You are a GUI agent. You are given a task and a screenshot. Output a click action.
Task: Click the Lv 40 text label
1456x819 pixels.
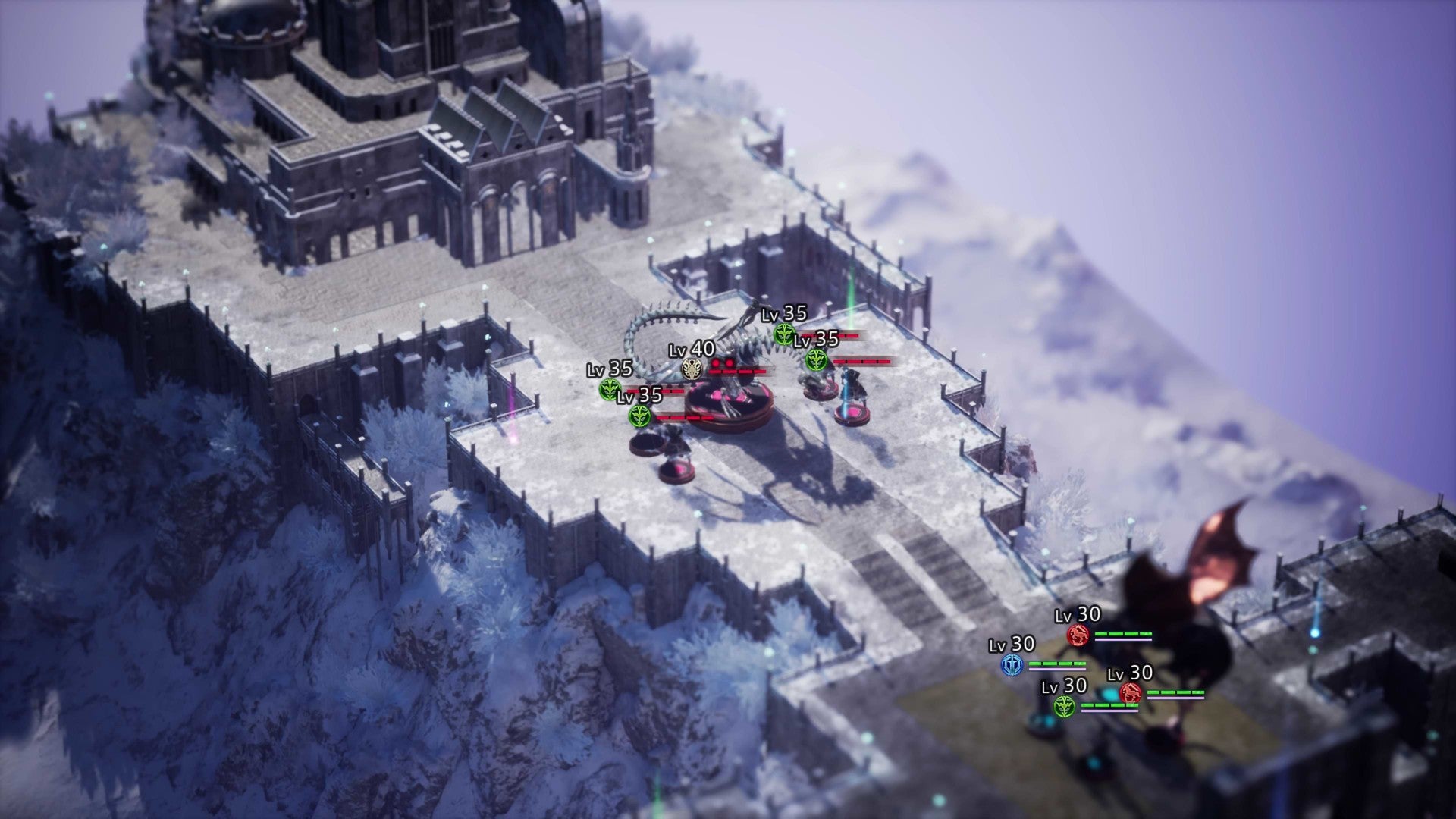point(691,350)
